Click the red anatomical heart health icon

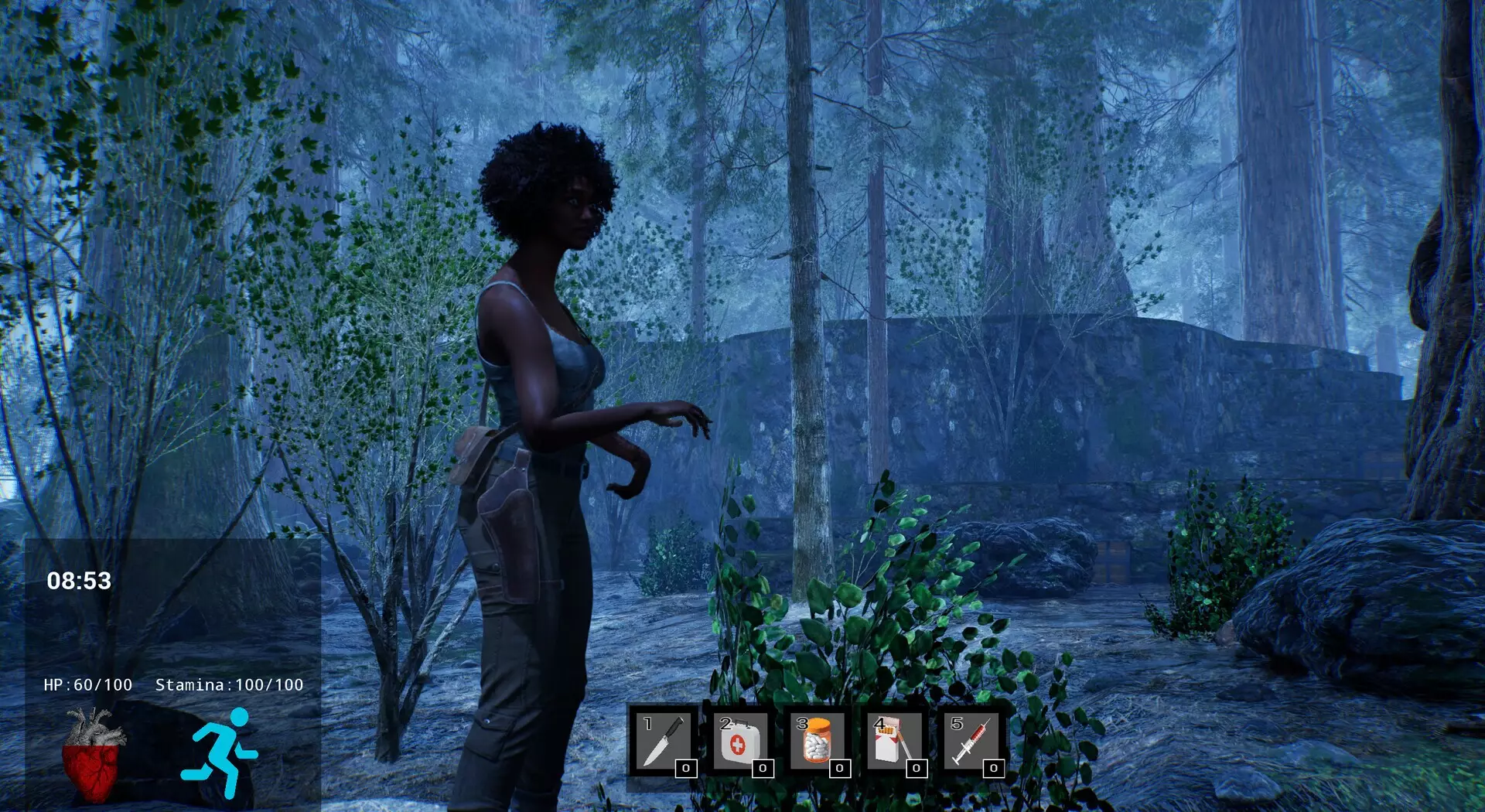(x=93, y=756)
